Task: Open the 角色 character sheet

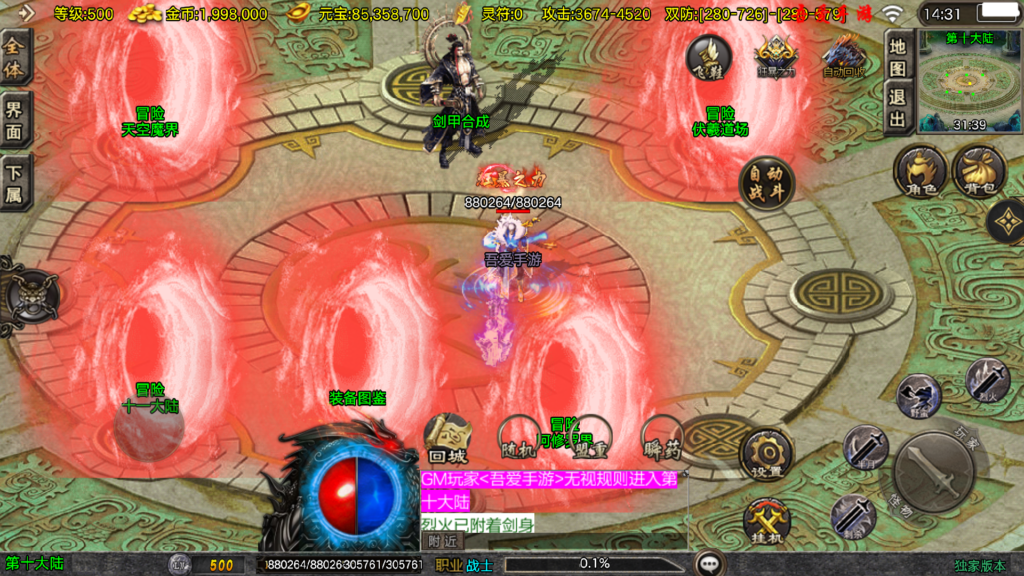Action: click(x=920, y=171)
